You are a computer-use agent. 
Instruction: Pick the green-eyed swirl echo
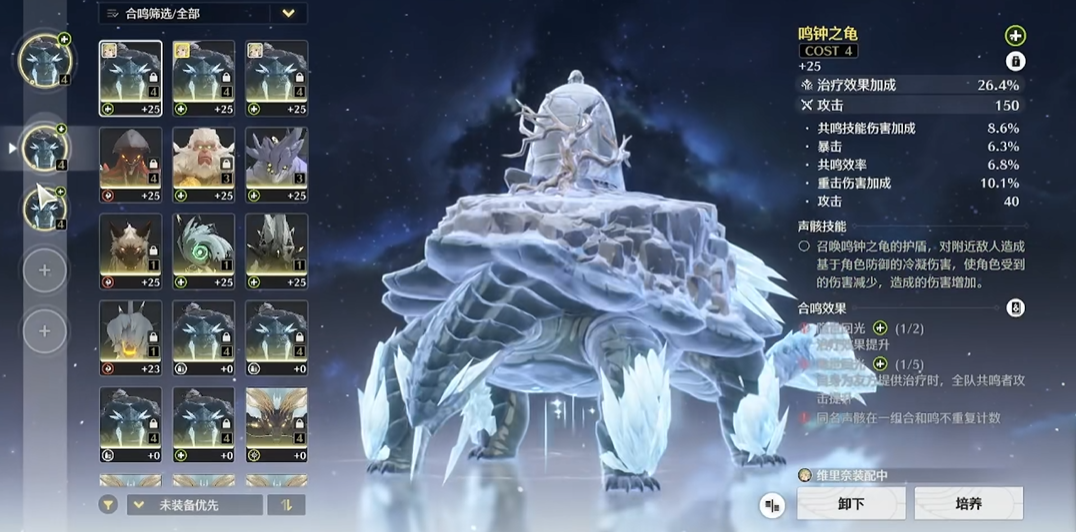point(204,251)
